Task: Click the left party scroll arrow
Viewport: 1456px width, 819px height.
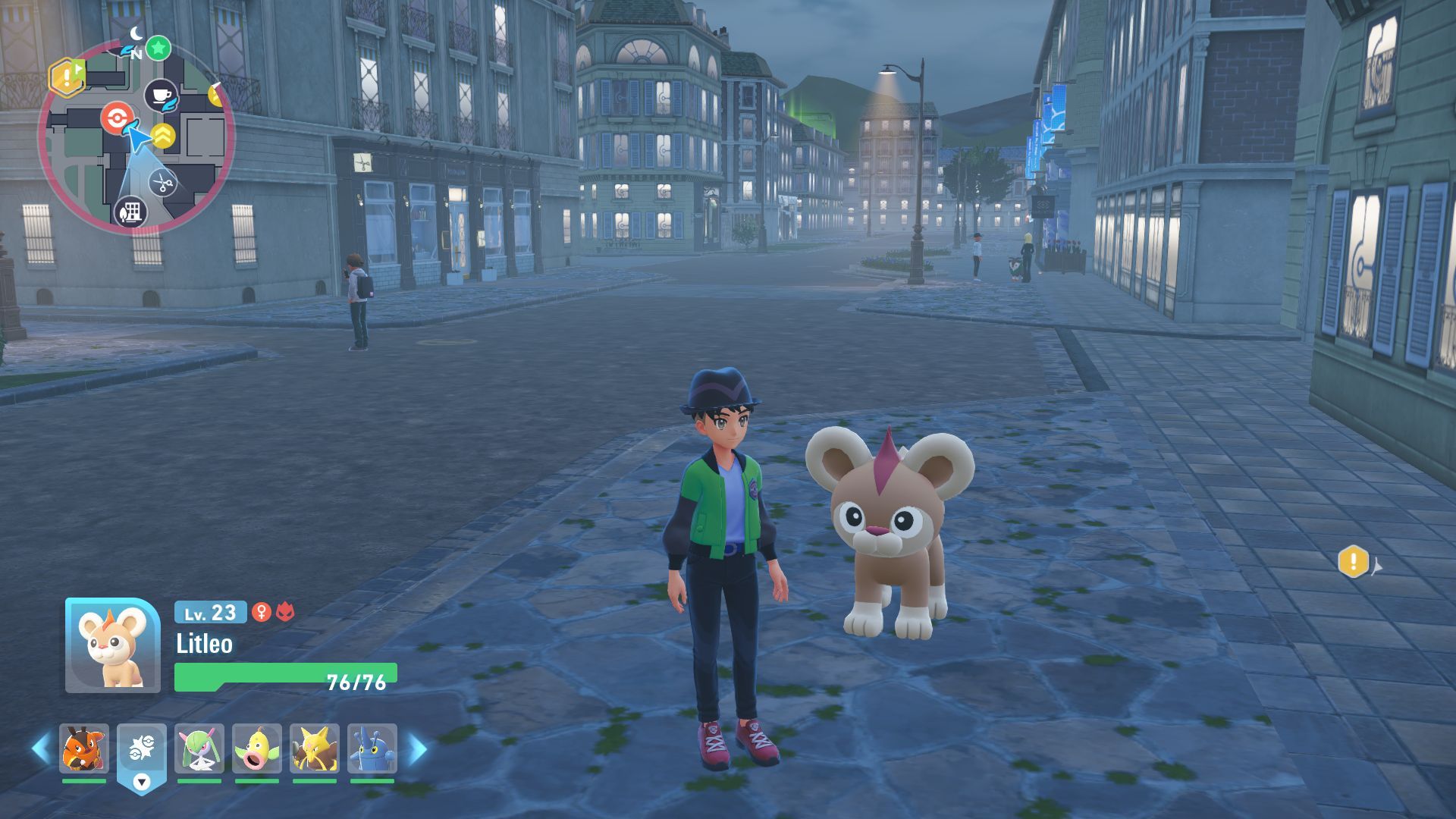Action: pyautogui.click(x=41, y=749)
